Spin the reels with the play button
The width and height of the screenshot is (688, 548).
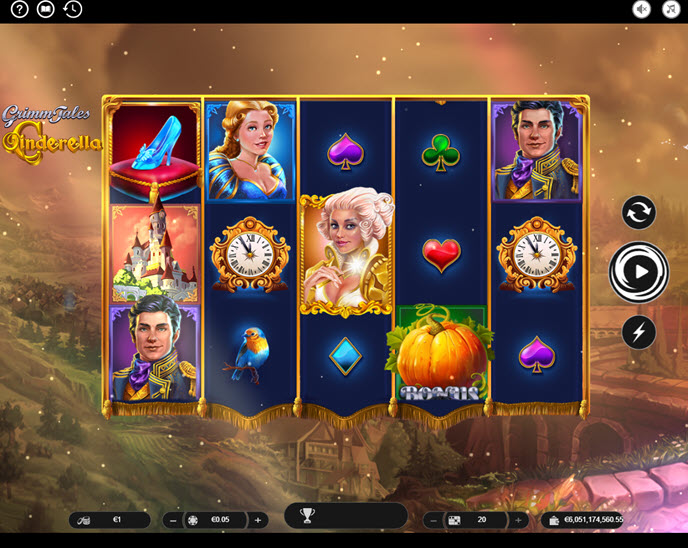(639, 270)
